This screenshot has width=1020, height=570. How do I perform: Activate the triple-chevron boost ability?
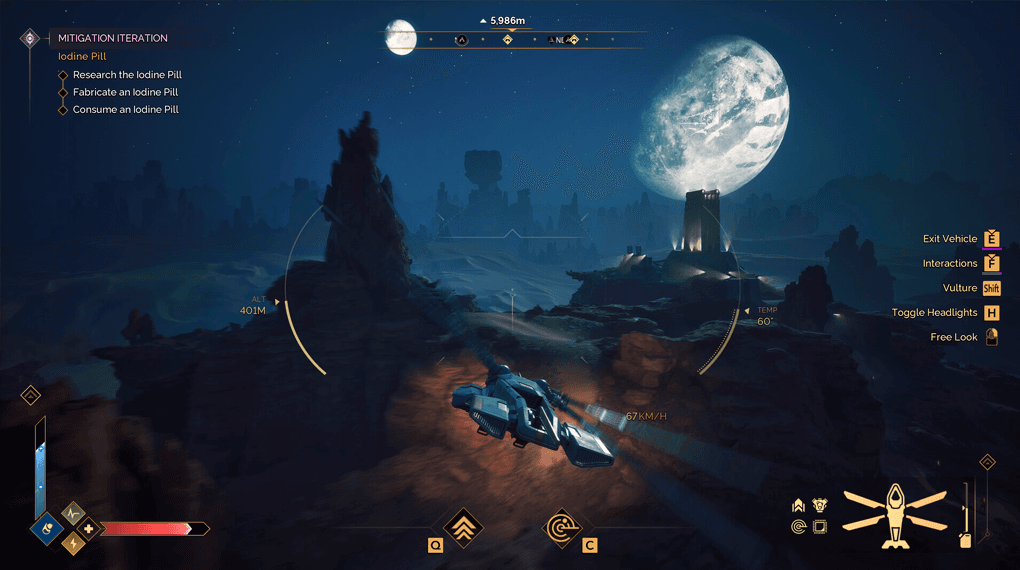[x=463, y=527]
